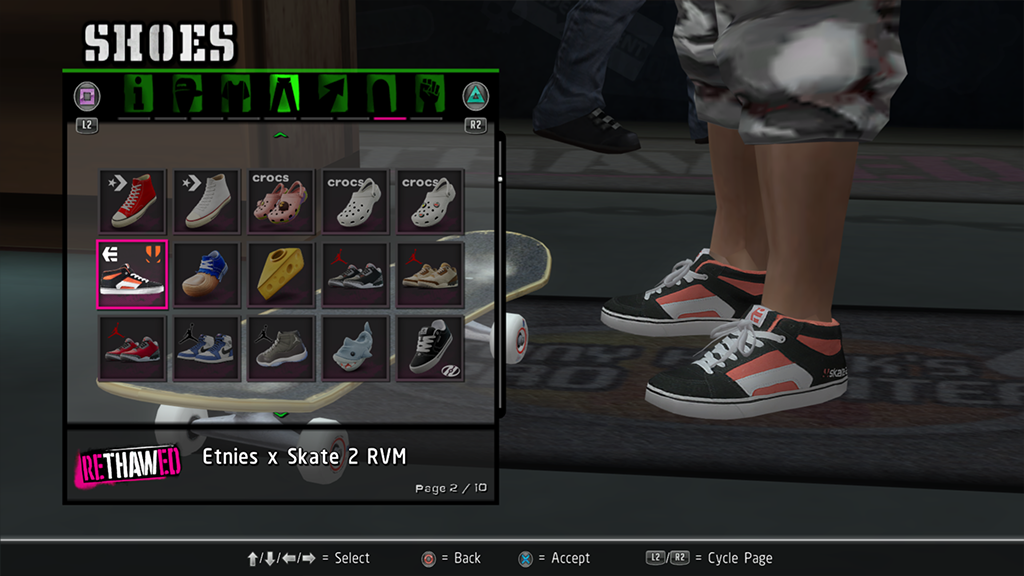Choose the red Jordan sneakers
This screenshot has height=576, width=1024.
pyautogui.click(x=132, y=348)
